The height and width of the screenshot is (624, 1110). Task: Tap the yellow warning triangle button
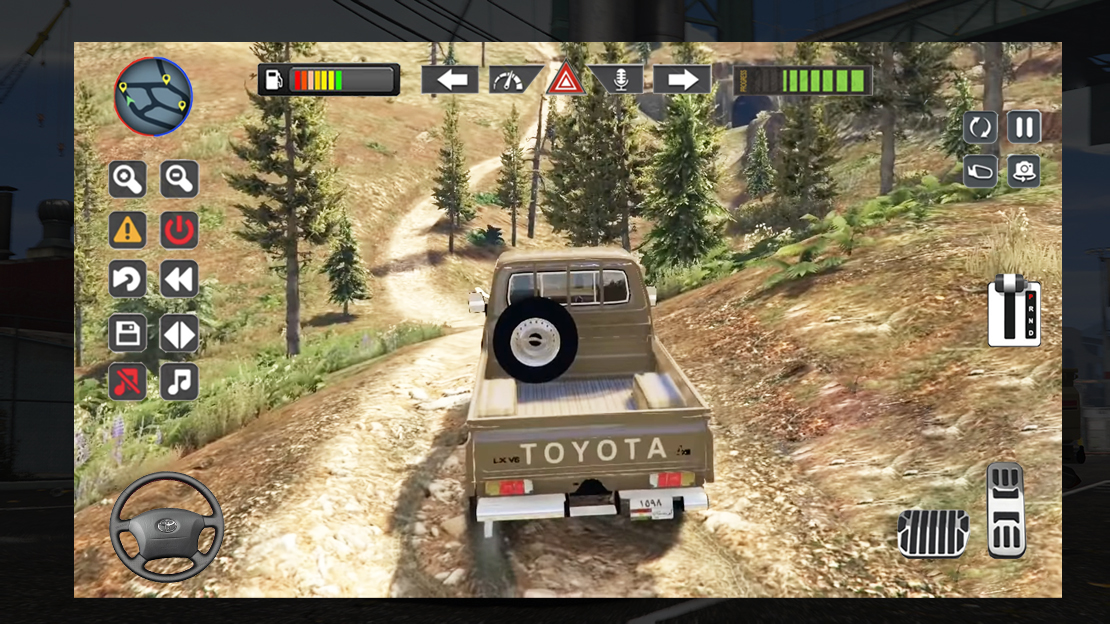(128, 230)
